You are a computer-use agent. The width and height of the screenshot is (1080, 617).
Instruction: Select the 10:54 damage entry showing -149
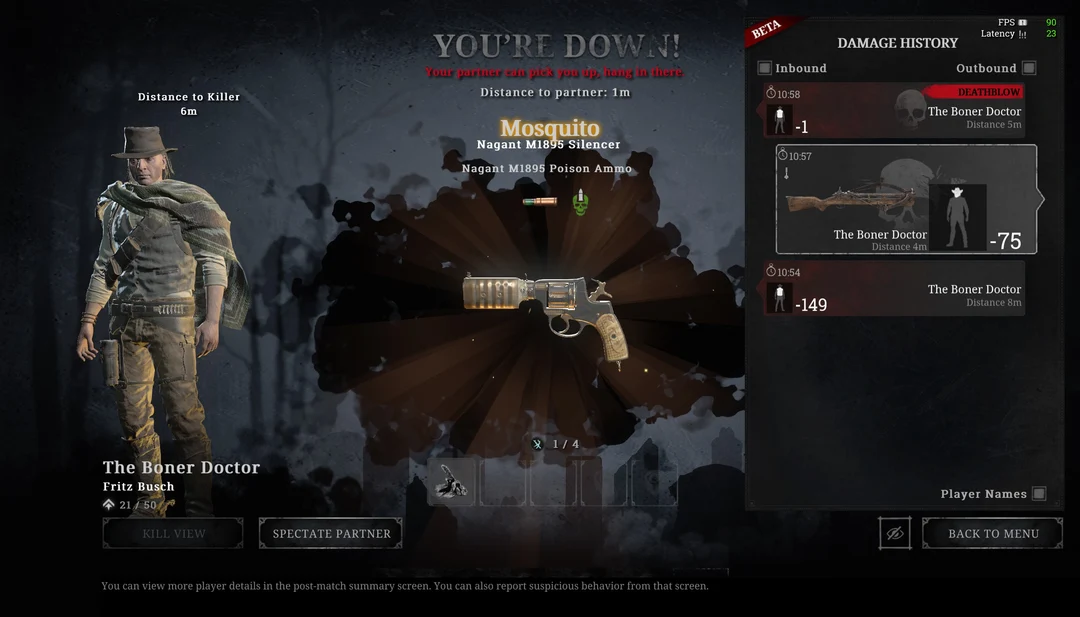coord(894,289)
